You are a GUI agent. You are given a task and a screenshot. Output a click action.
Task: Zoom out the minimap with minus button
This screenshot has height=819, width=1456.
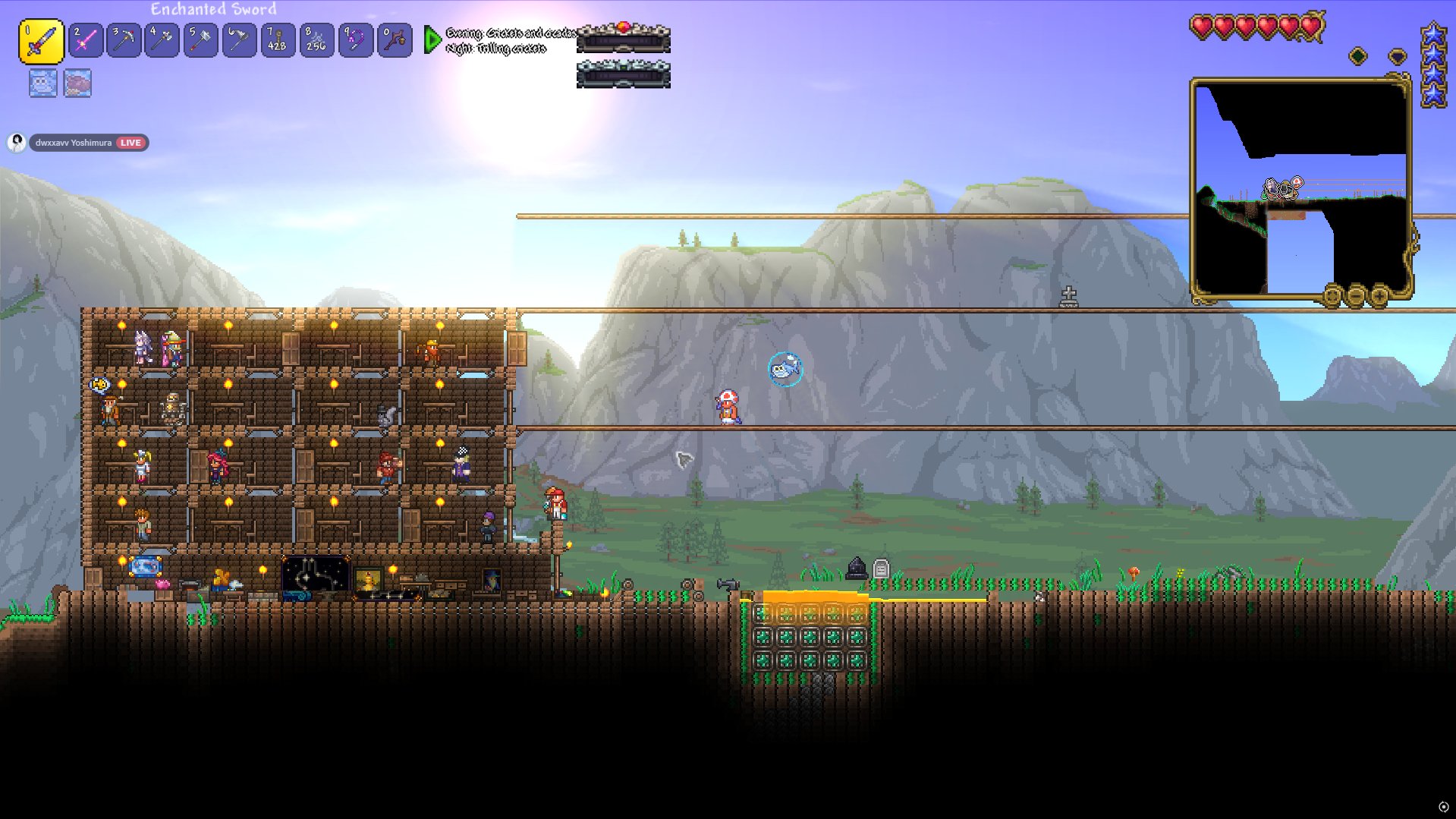[1356, 295]
